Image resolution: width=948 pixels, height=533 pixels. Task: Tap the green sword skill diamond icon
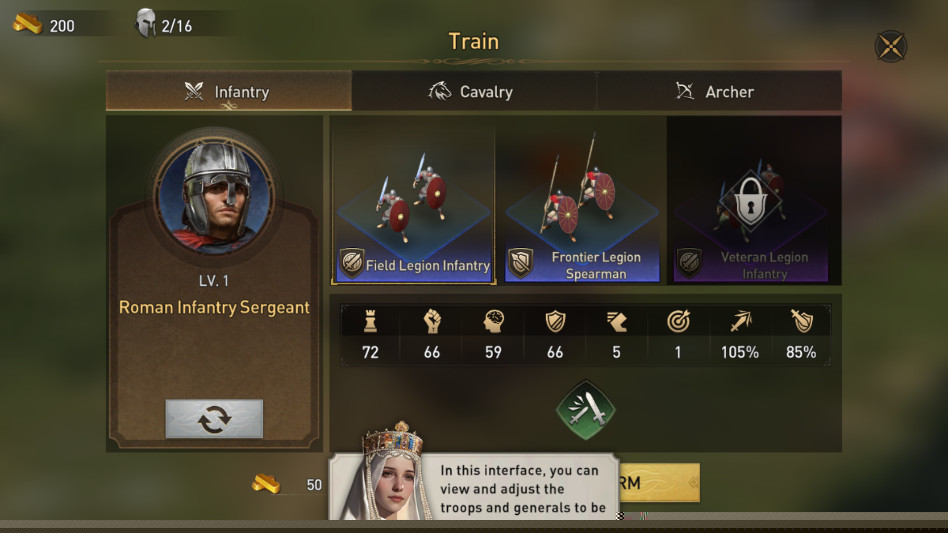585,409
